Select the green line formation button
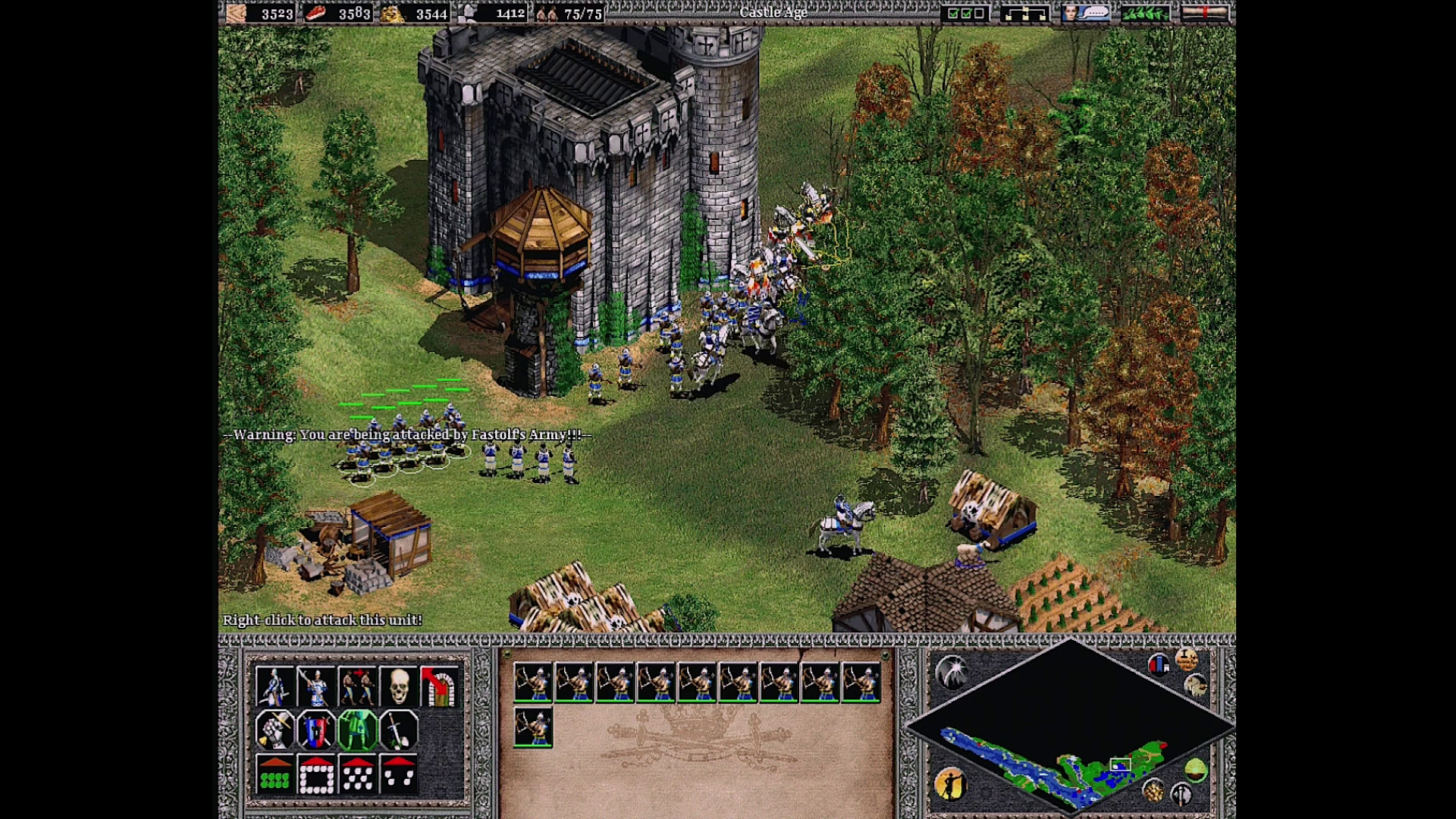Viewport: 1456px width, 819px height. click(x=275, y=775)
